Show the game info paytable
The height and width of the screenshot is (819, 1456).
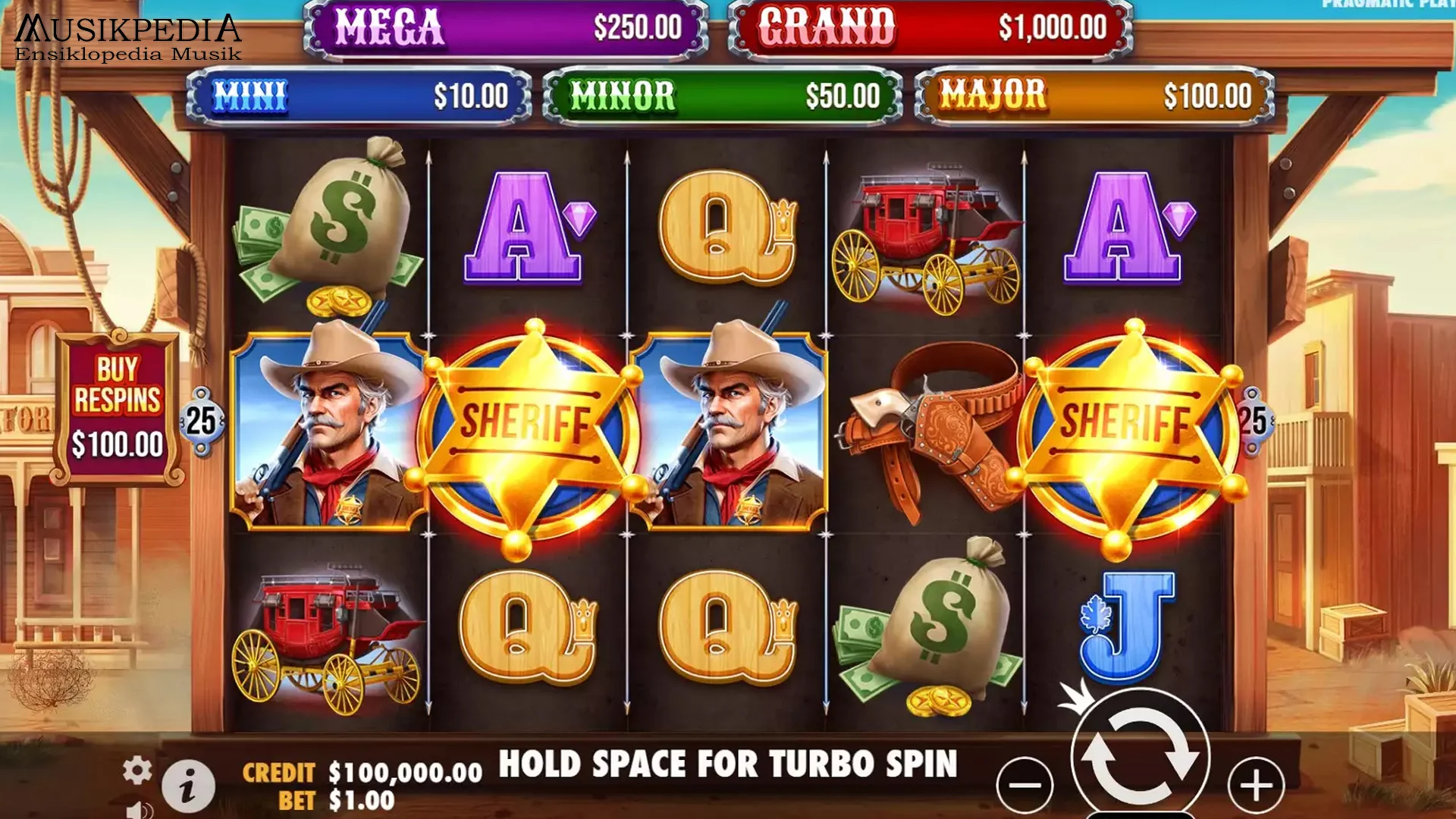(188, 786)
